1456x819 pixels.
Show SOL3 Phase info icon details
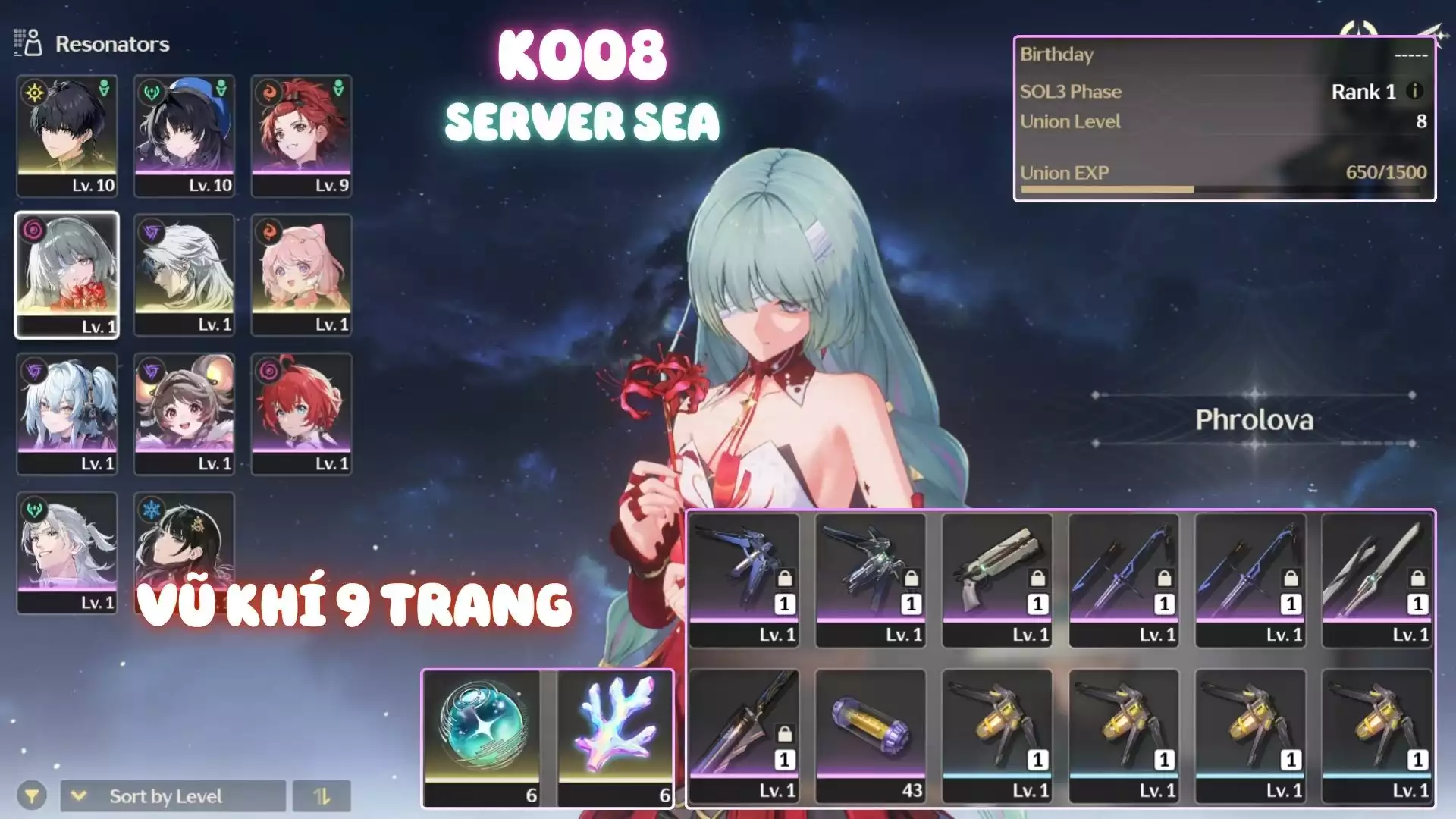coord(1414,91)
